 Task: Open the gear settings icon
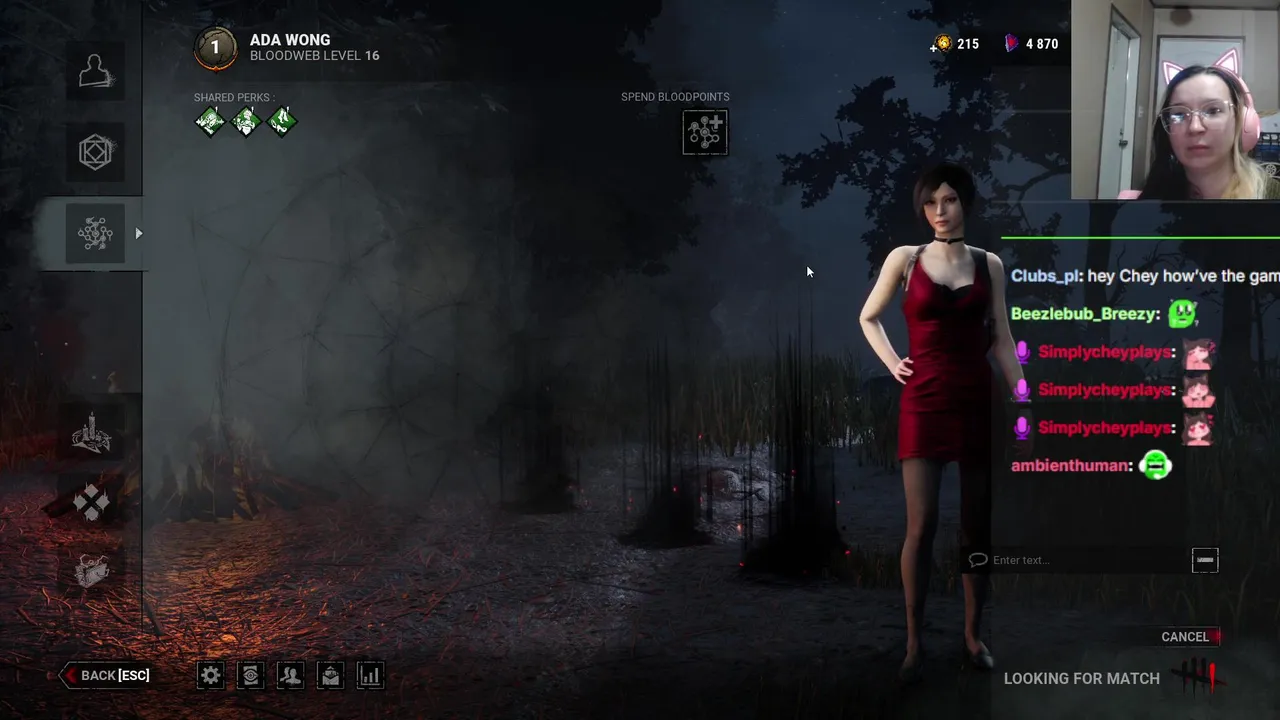click(x=210, y=676)
